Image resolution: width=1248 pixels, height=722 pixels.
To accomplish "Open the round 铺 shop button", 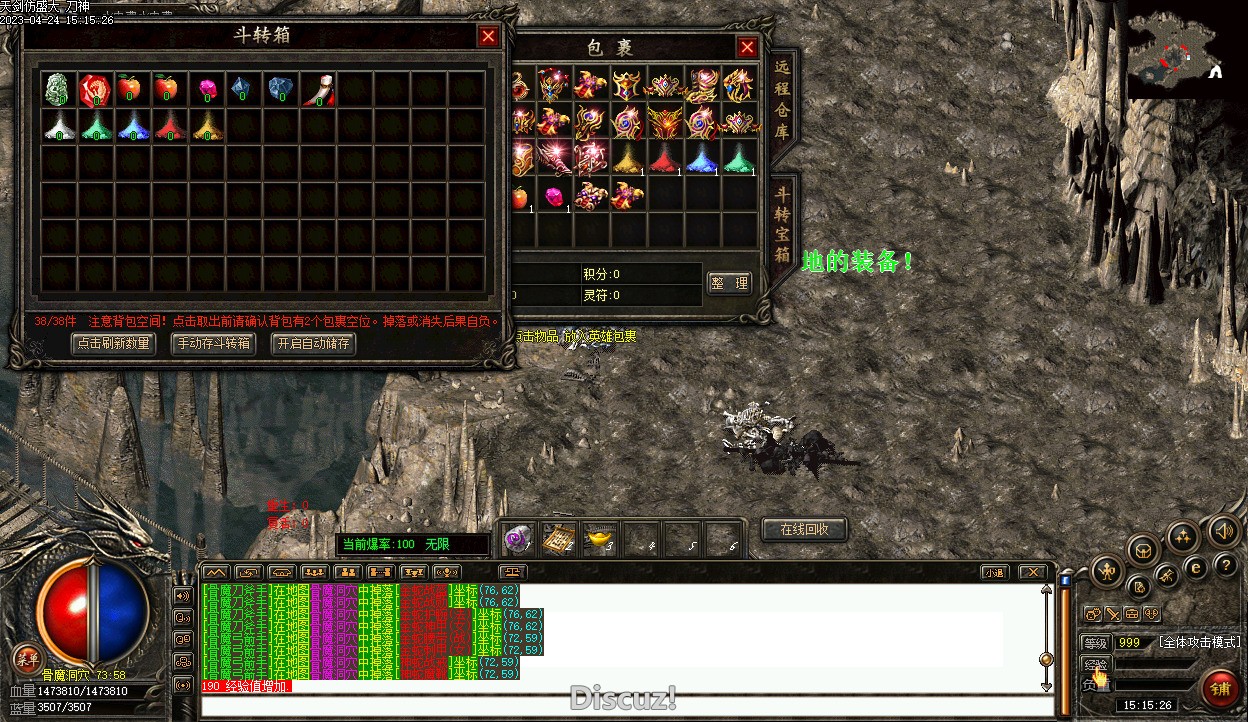I will point(1220,688).
